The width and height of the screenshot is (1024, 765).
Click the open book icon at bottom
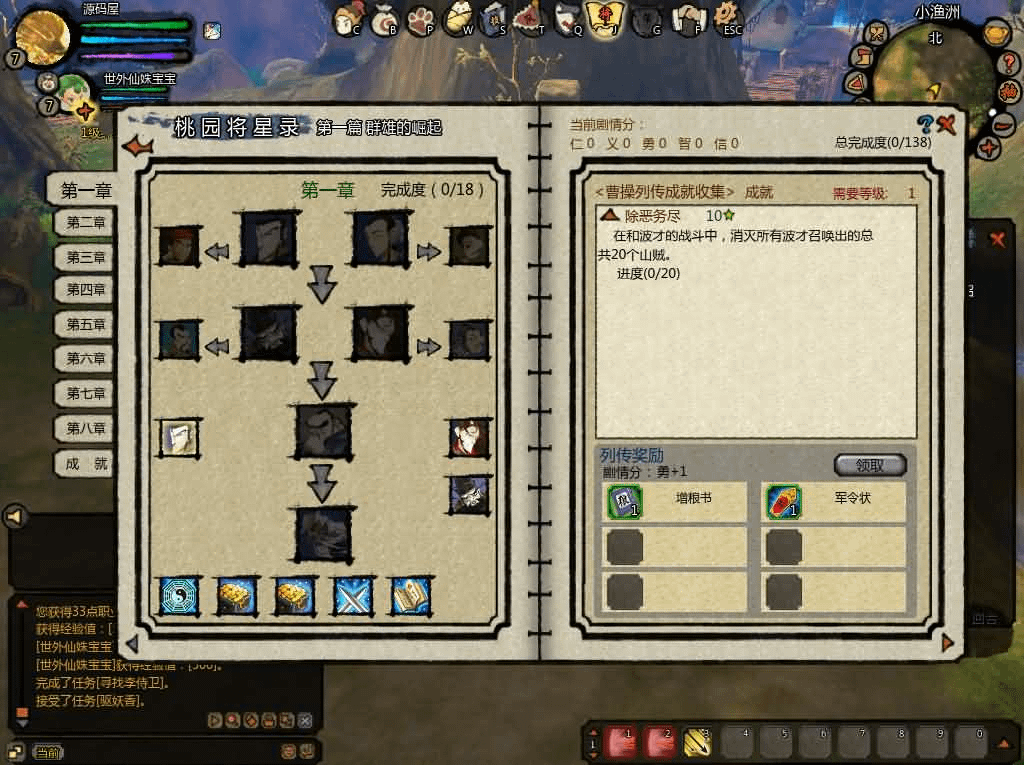pyautogui.click(x=410, y=596)
